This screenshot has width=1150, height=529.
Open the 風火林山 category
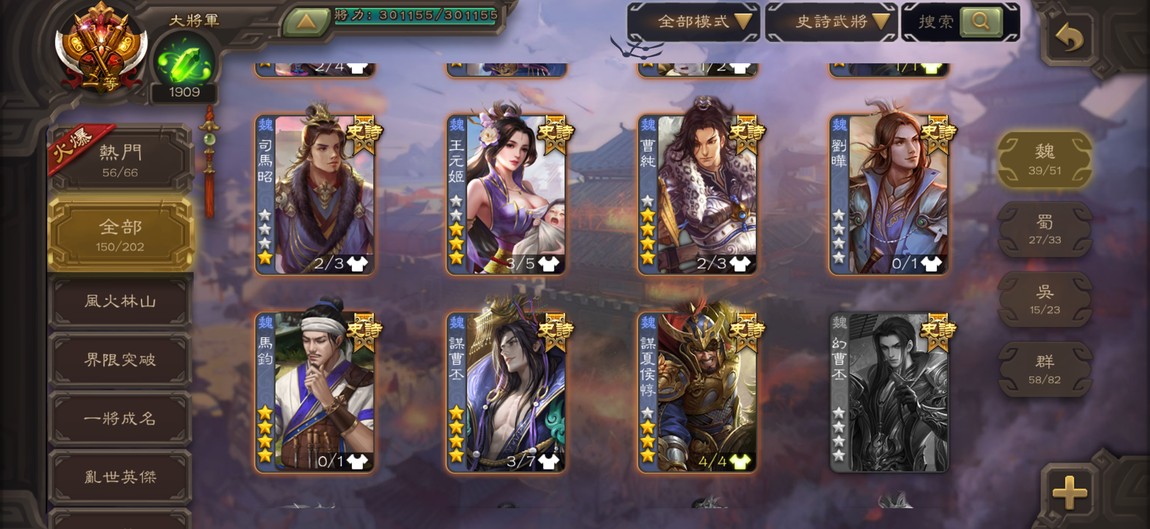120,301
